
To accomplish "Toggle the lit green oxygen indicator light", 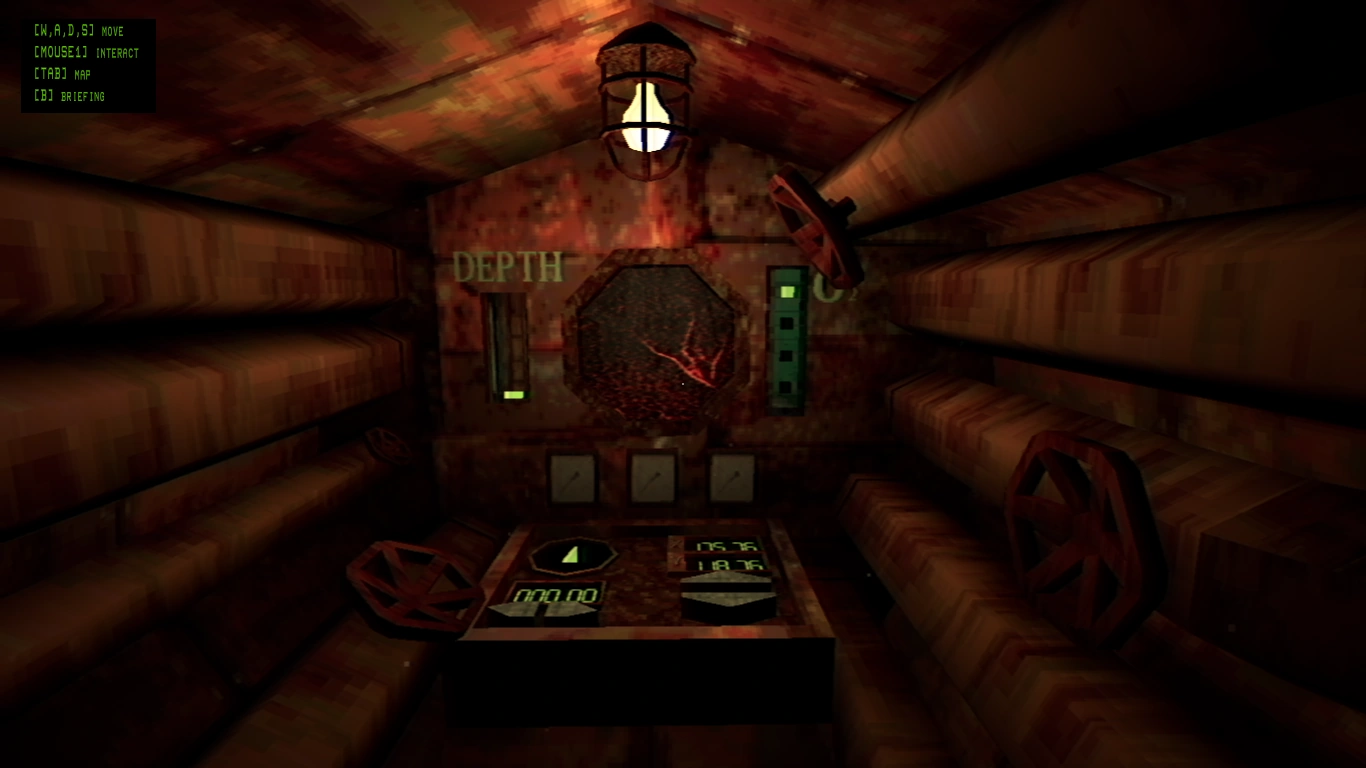I will tap(787, 291).
